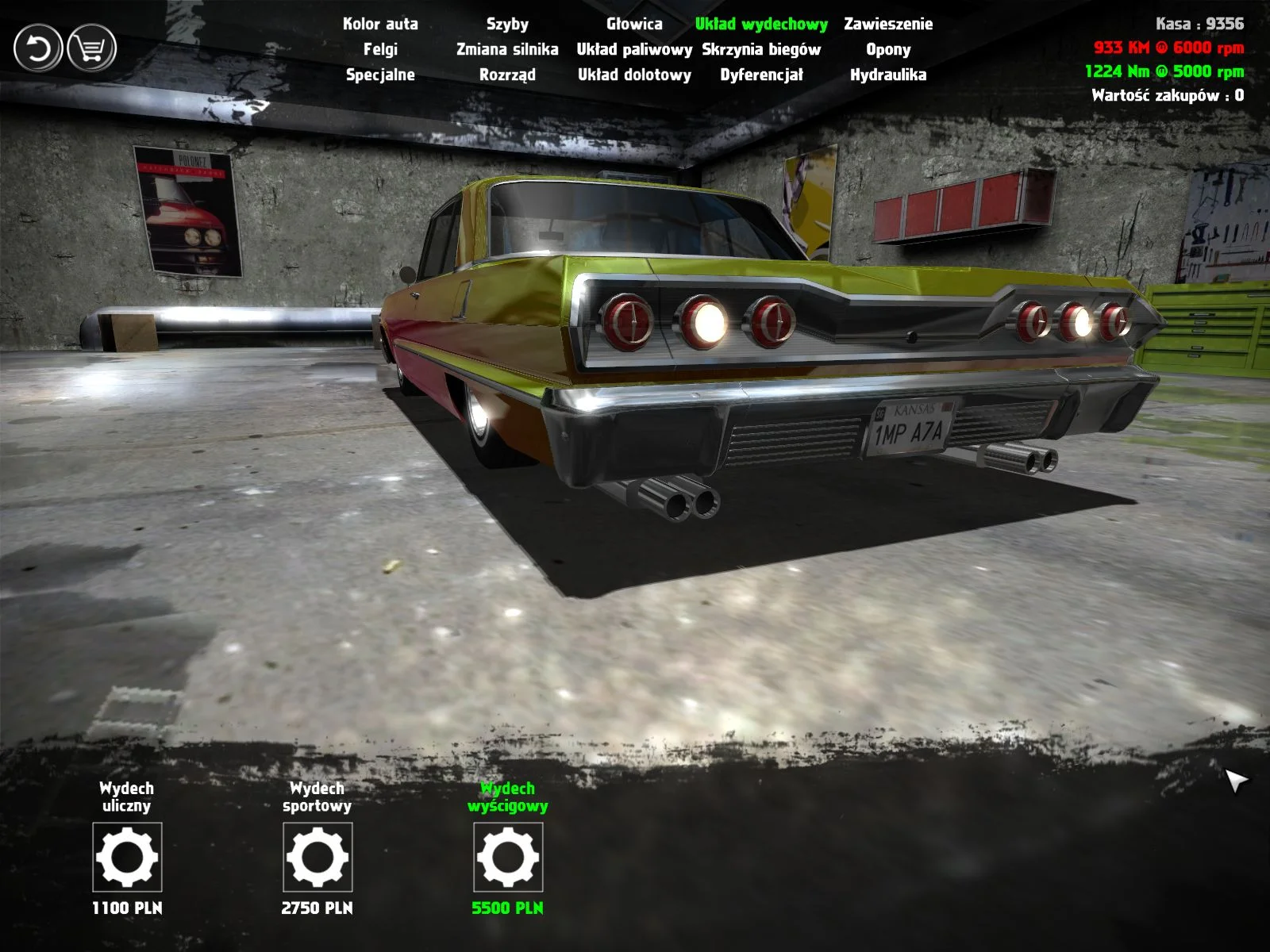This screenshot has height=952, width=1270.
Task: Select the Felgi category
Action: click(x=382, y=50)
